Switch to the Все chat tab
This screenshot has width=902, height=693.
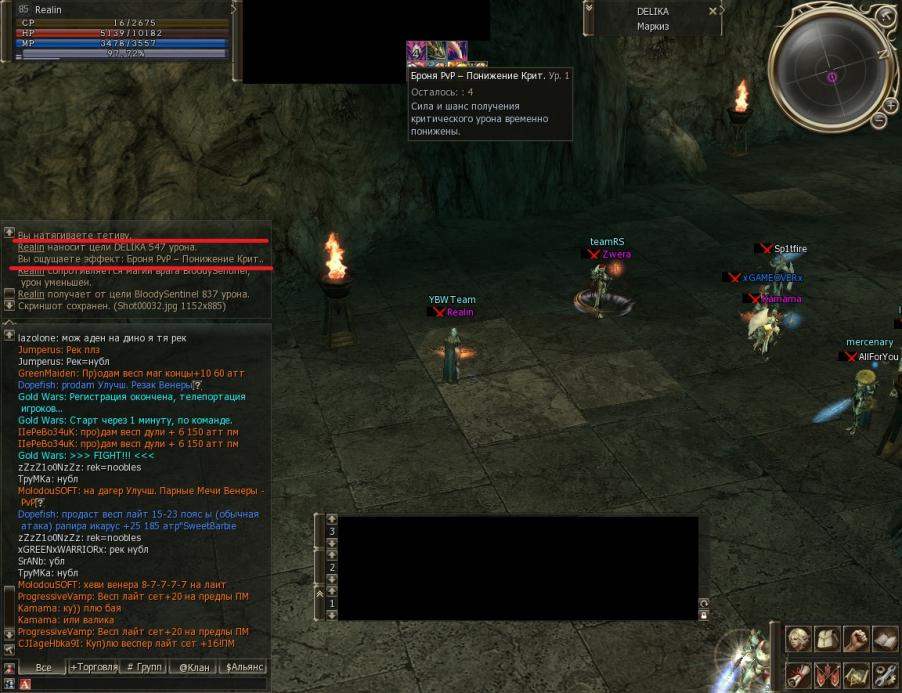tap(43, 667)
